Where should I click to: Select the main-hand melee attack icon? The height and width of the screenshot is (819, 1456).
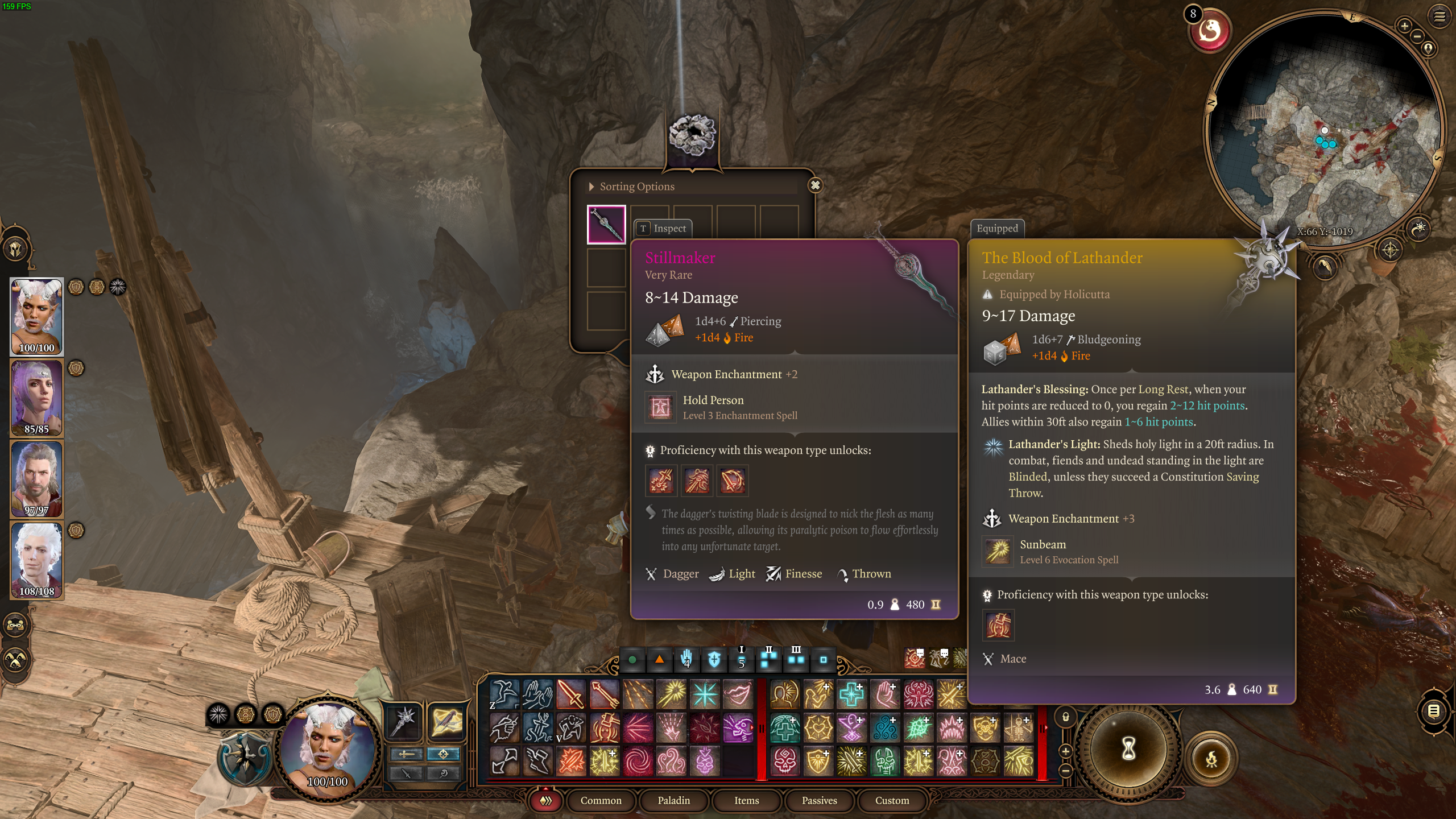[570, 693]
